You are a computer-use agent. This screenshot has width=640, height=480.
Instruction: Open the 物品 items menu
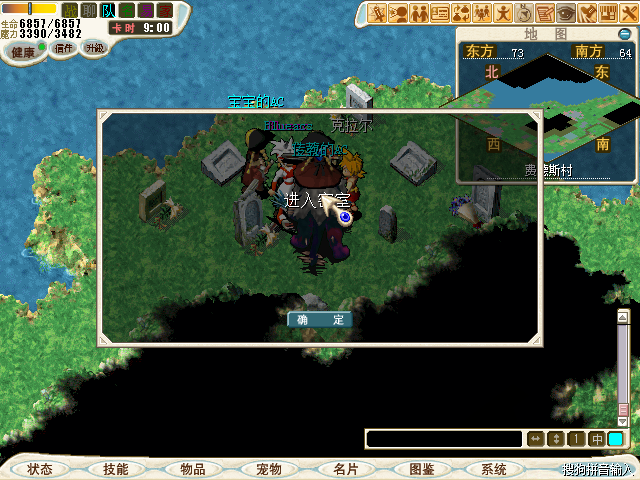click(192, 469)
